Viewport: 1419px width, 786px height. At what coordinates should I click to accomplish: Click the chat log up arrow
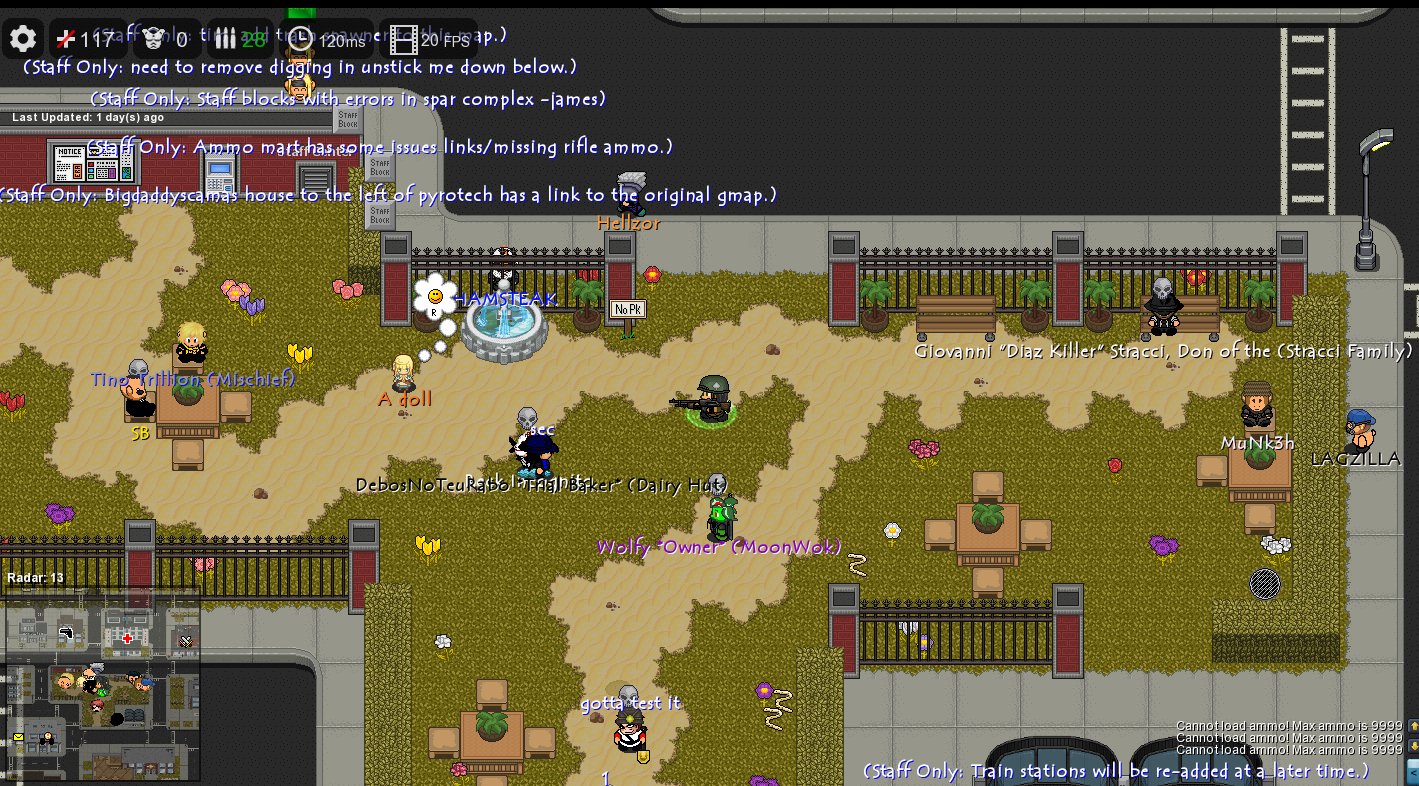(x=1413, y=725)
